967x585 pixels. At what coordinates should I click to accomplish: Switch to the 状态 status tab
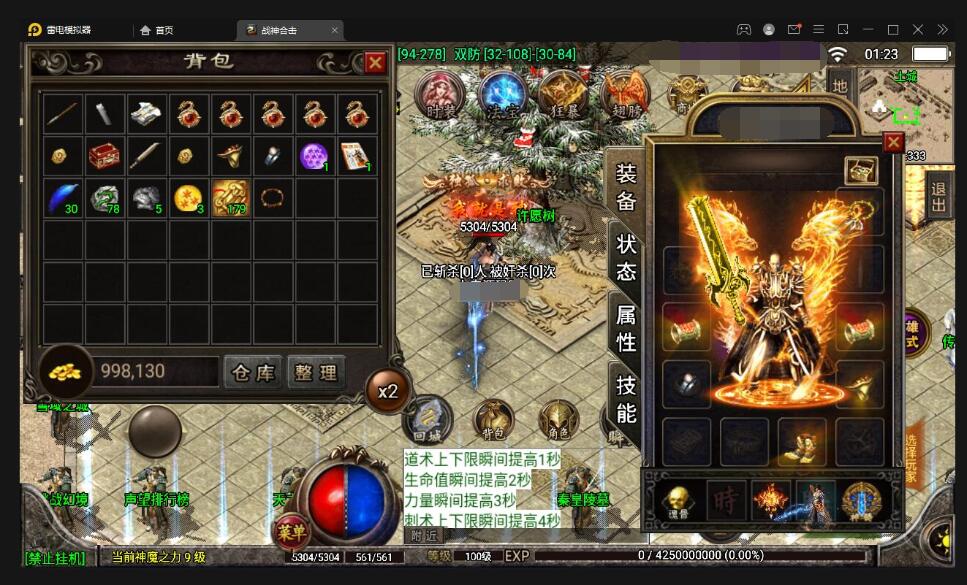[x=626, y=257]
